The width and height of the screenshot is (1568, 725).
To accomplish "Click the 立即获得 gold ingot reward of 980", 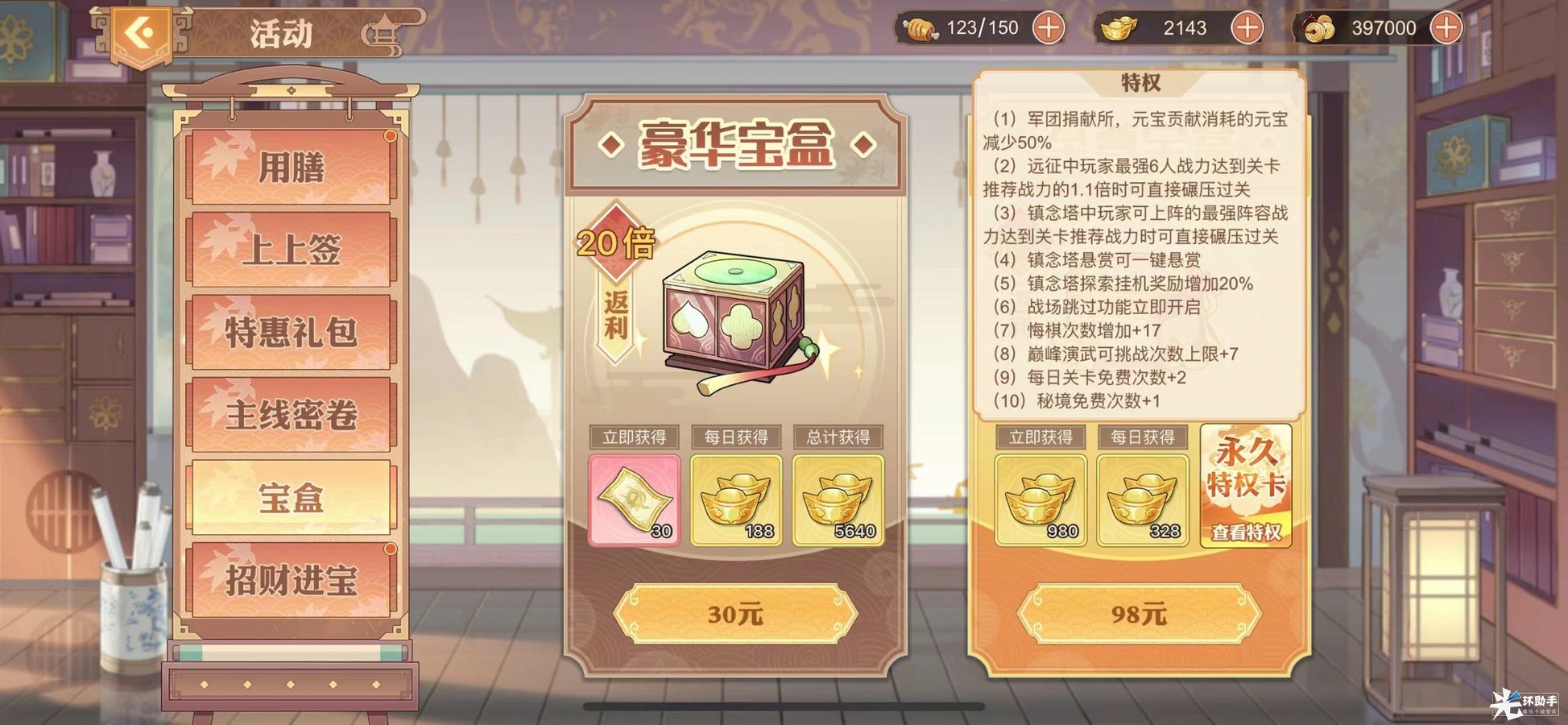I will [1041, 499].
